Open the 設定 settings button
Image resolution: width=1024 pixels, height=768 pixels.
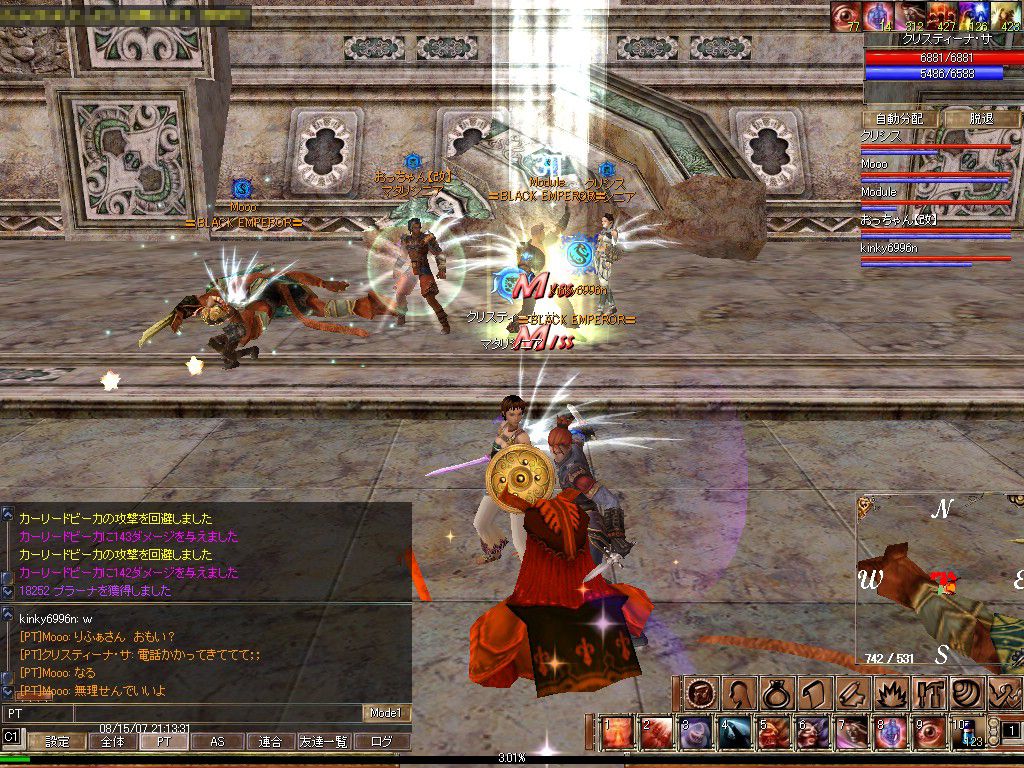pyautogui.click(x=57, y=742)
